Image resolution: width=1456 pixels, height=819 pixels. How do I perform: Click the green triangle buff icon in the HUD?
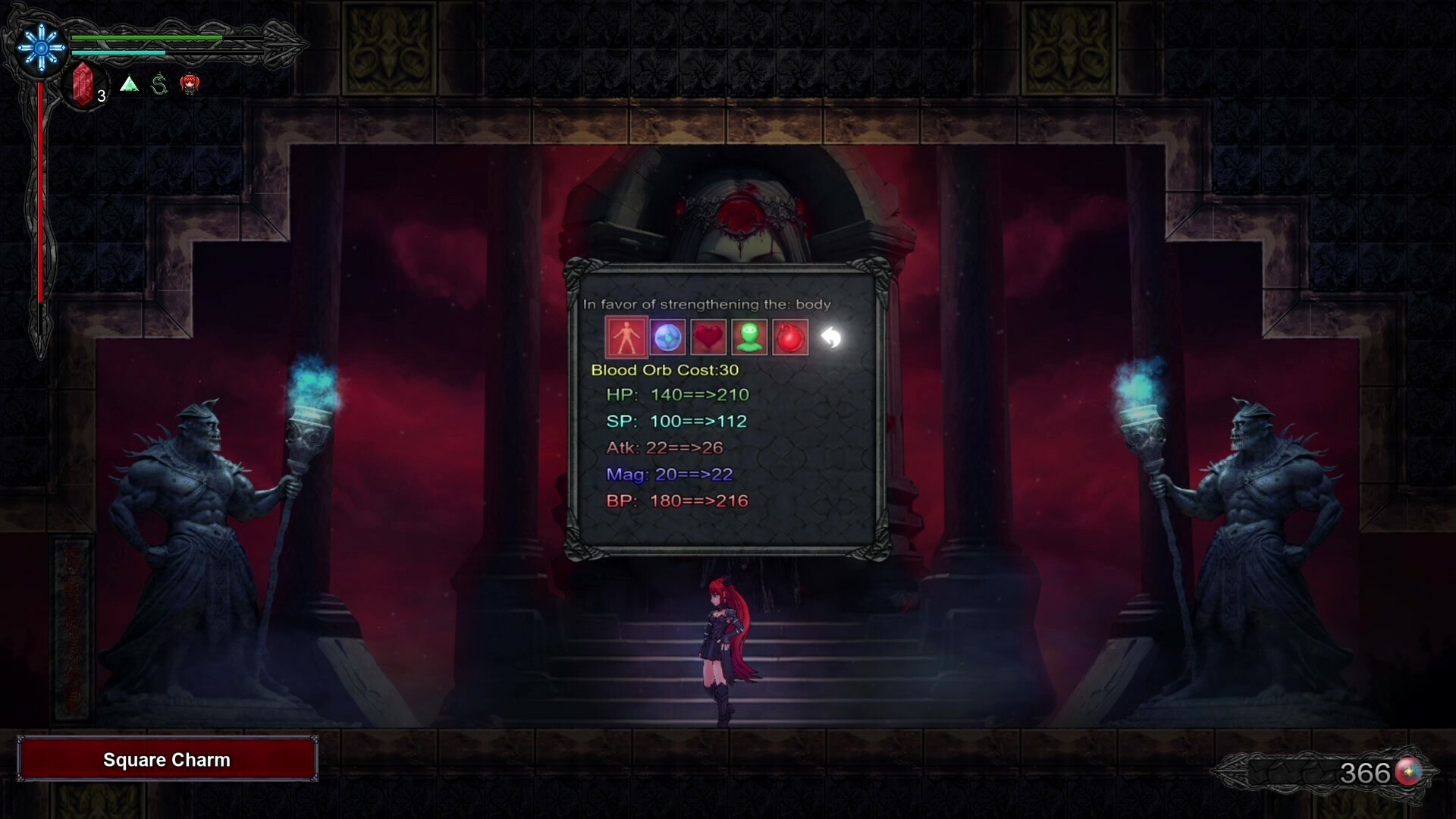click(129, 84)
